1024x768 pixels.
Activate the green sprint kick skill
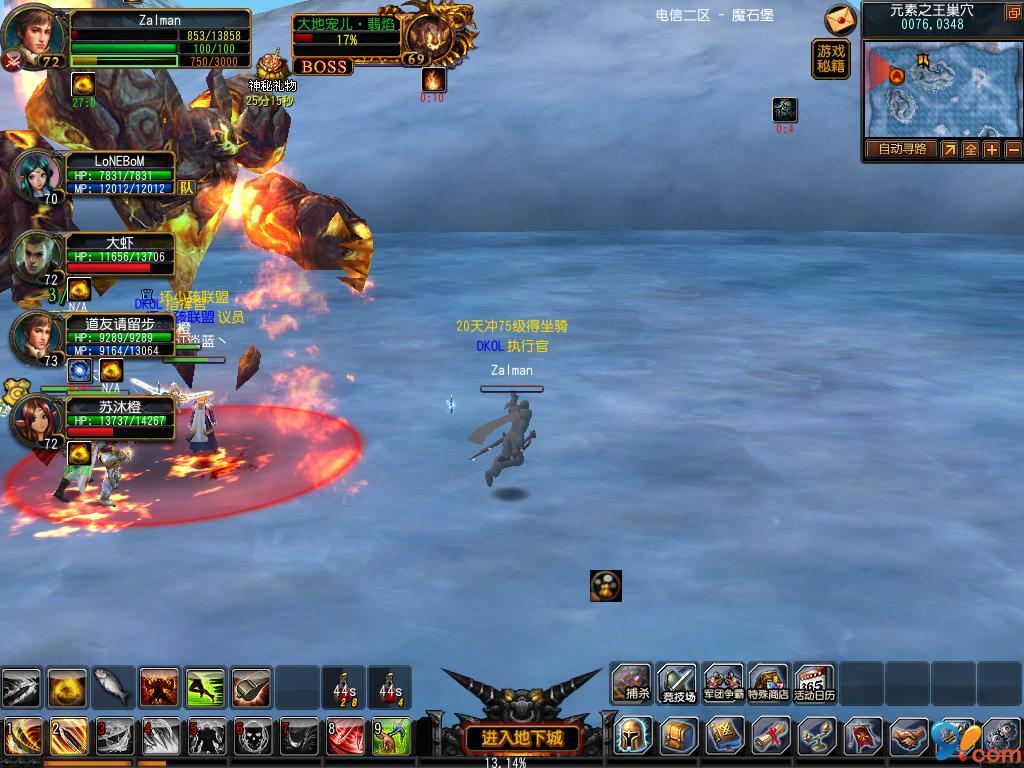(x=205, y=687)
